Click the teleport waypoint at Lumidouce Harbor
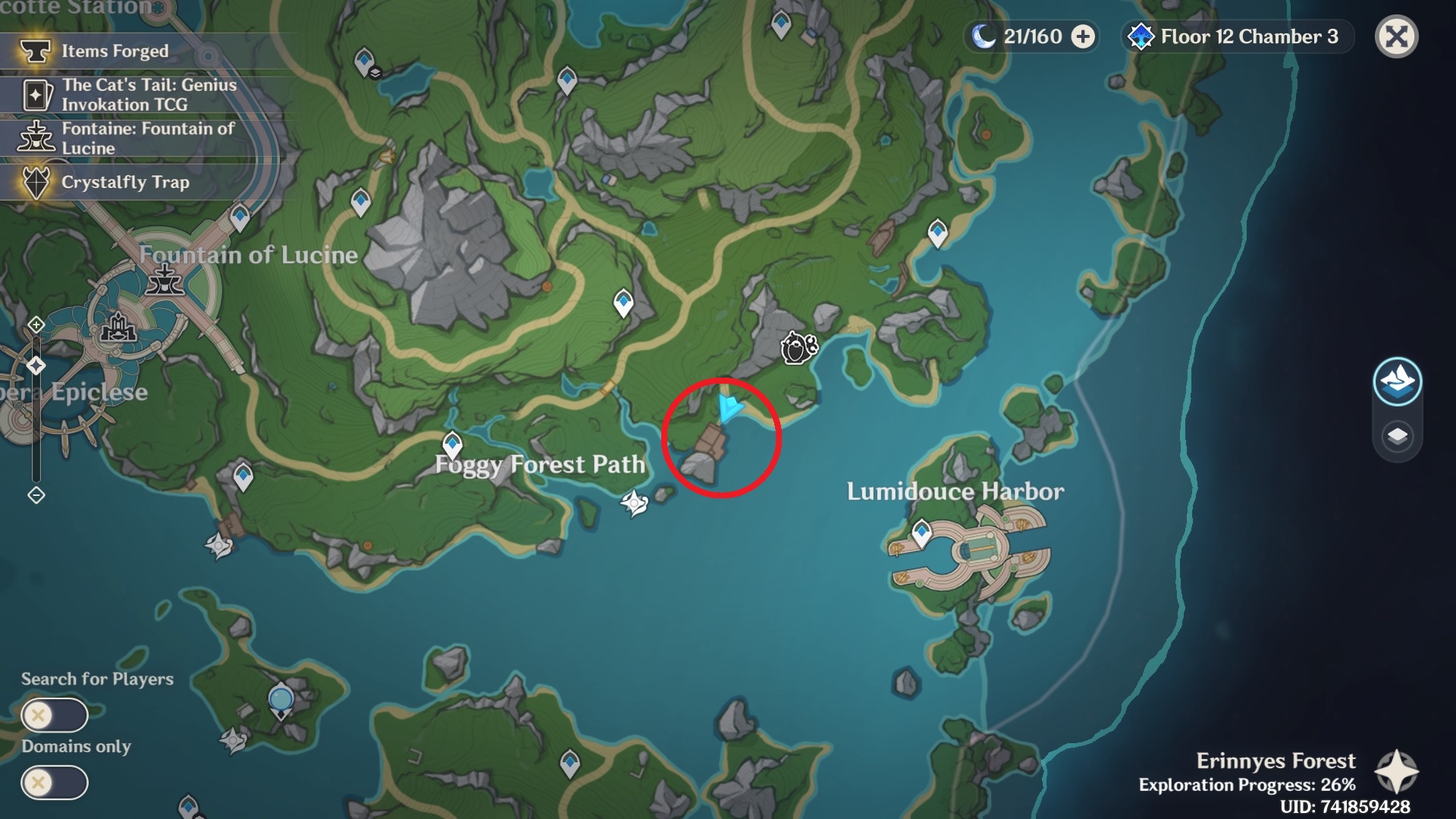 922,531
